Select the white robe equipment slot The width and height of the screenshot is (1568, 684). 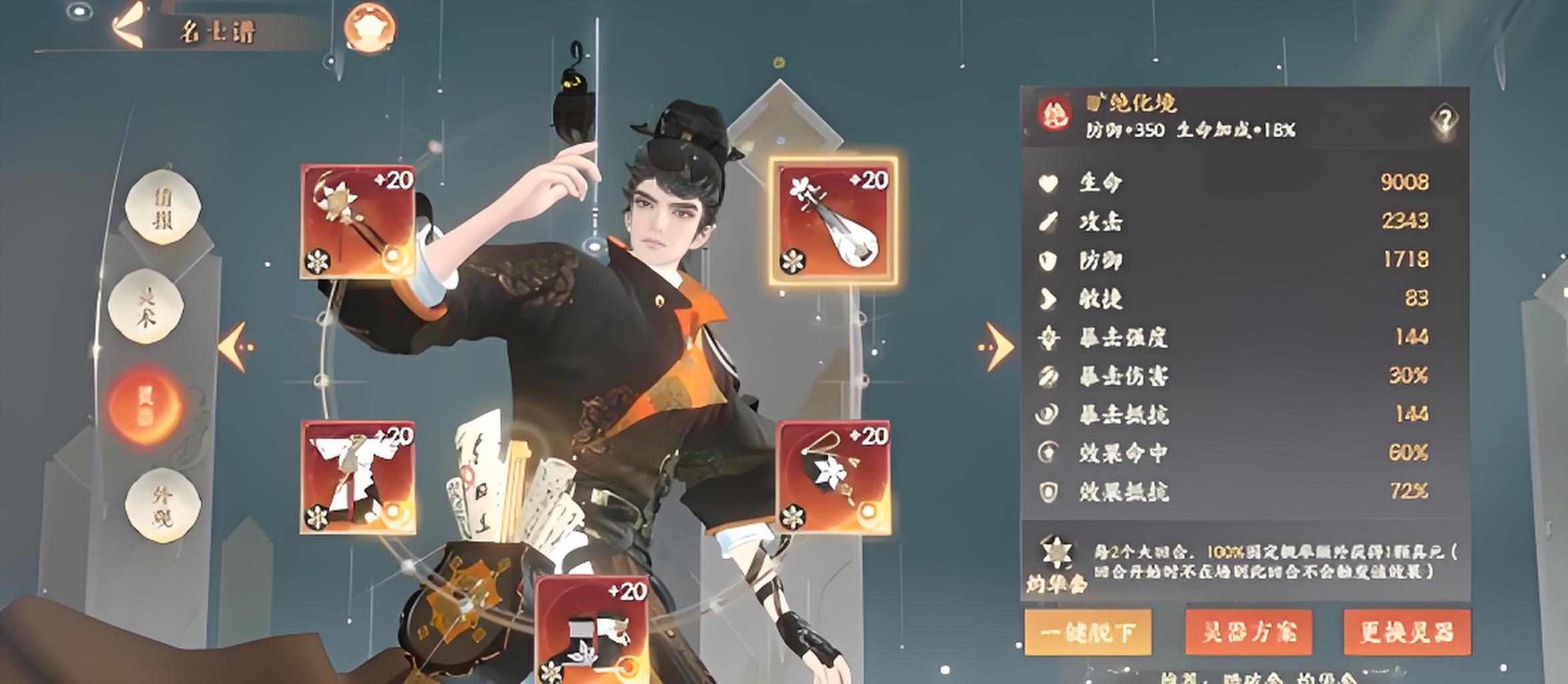[358, 477]
